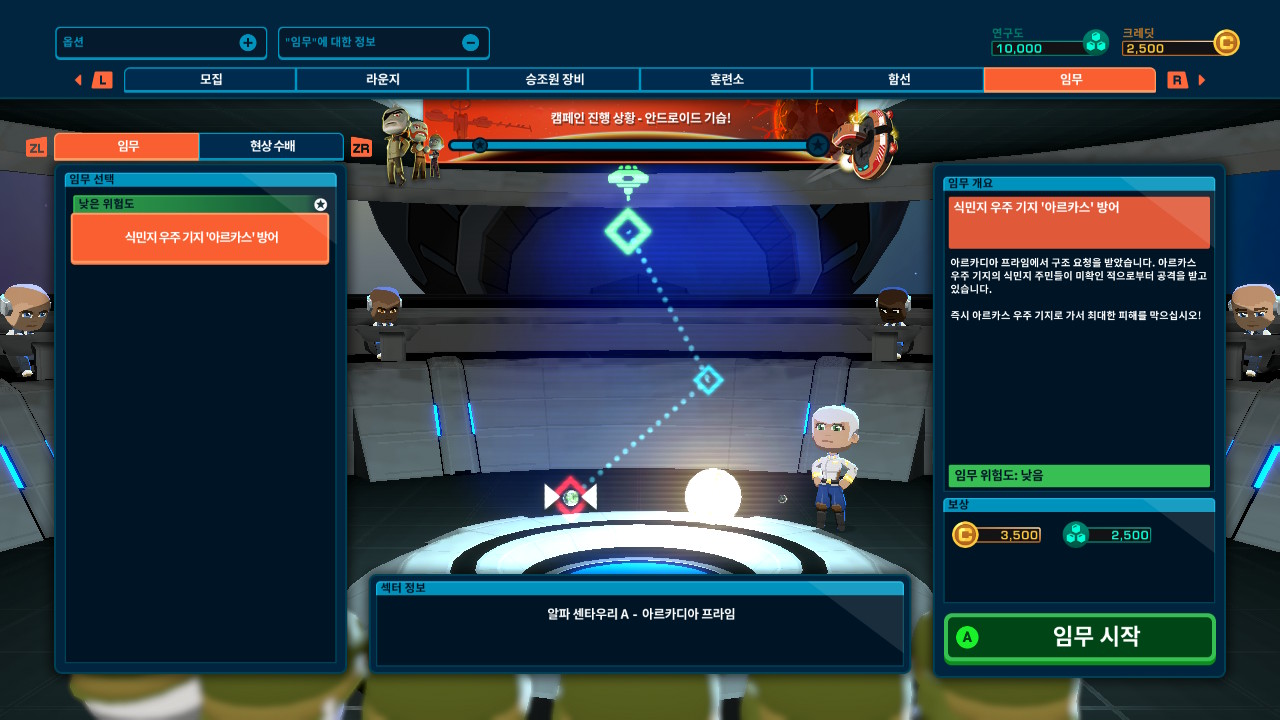Click the right R arrow to cycle tabs
1280x720 pixels.
(x=1201, y=79)
